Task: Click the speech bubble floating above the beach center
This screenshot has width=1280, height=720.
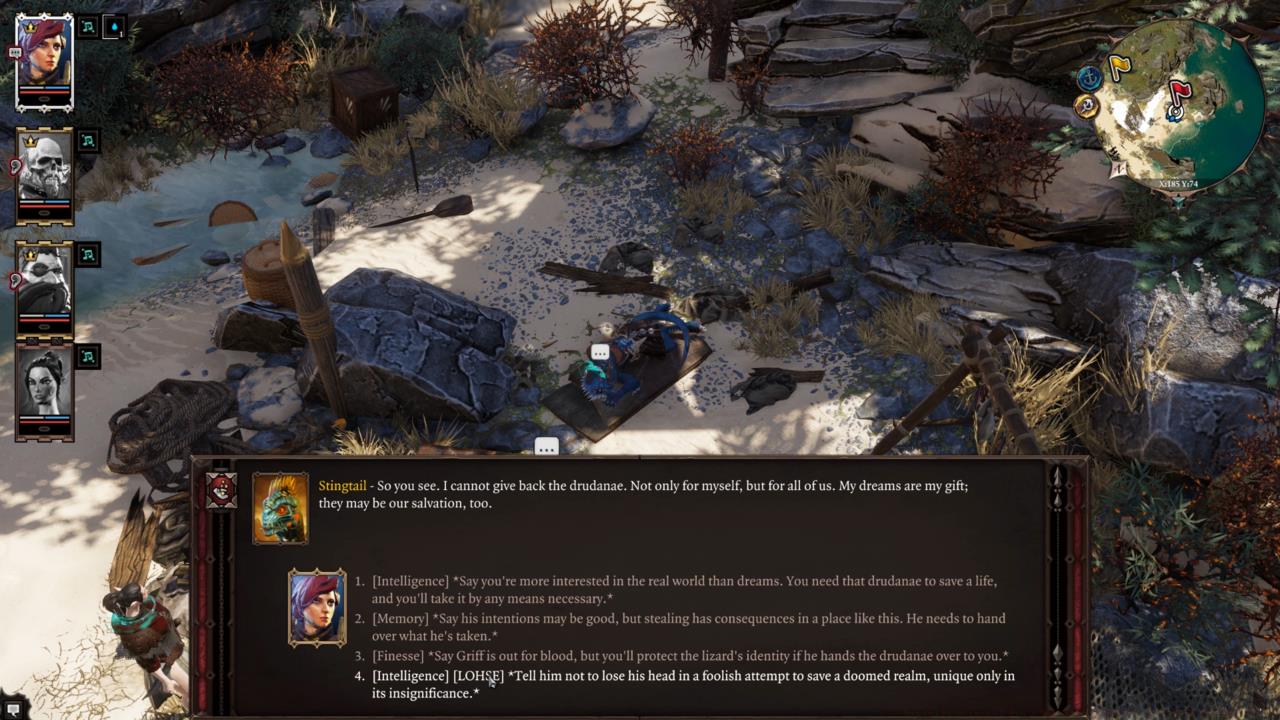Action: click(x=546, y=447)
